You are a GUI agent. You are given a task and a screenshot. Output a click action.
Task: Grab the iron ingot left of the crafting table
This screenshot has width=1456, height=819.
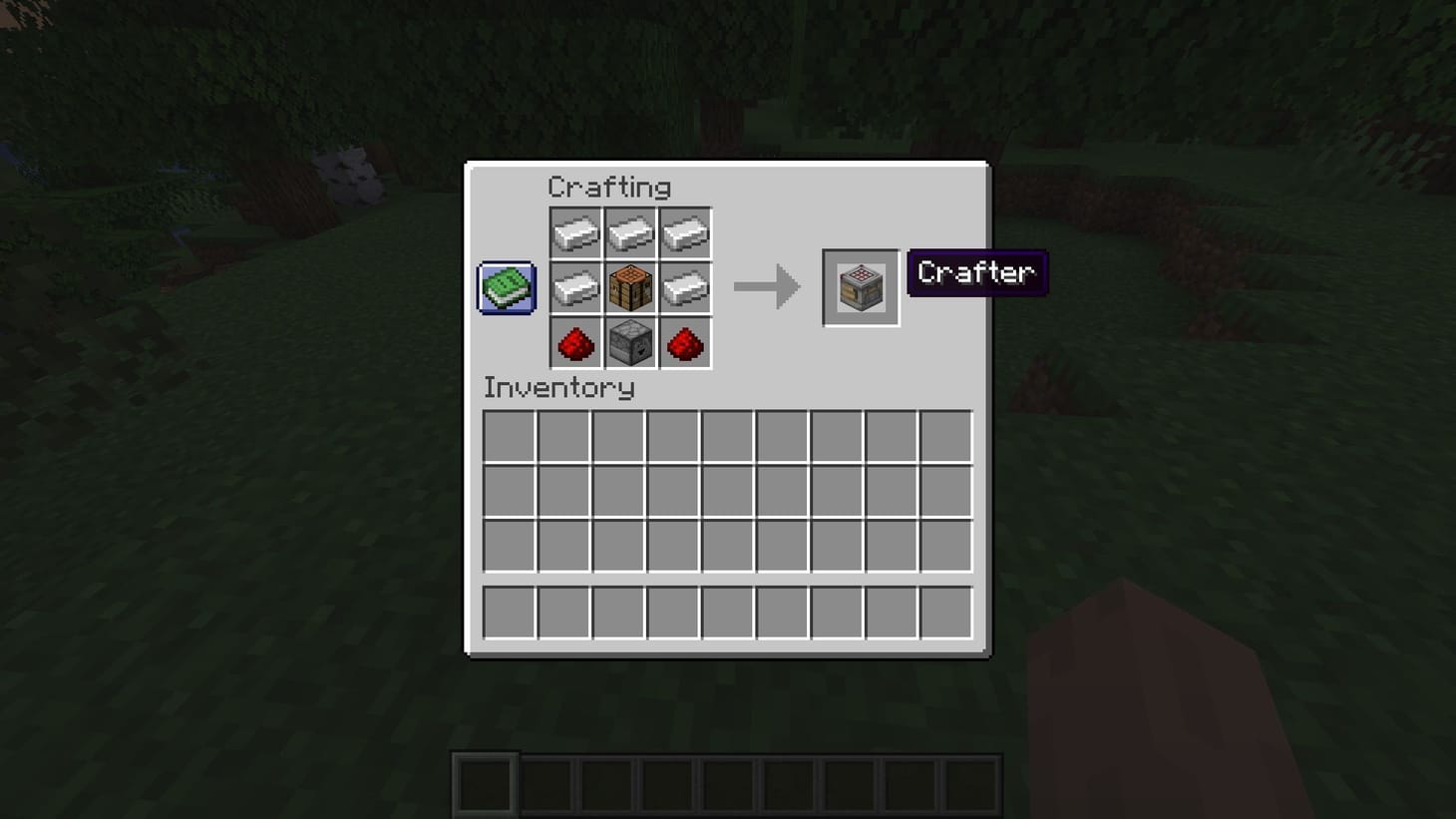(575, 288)
